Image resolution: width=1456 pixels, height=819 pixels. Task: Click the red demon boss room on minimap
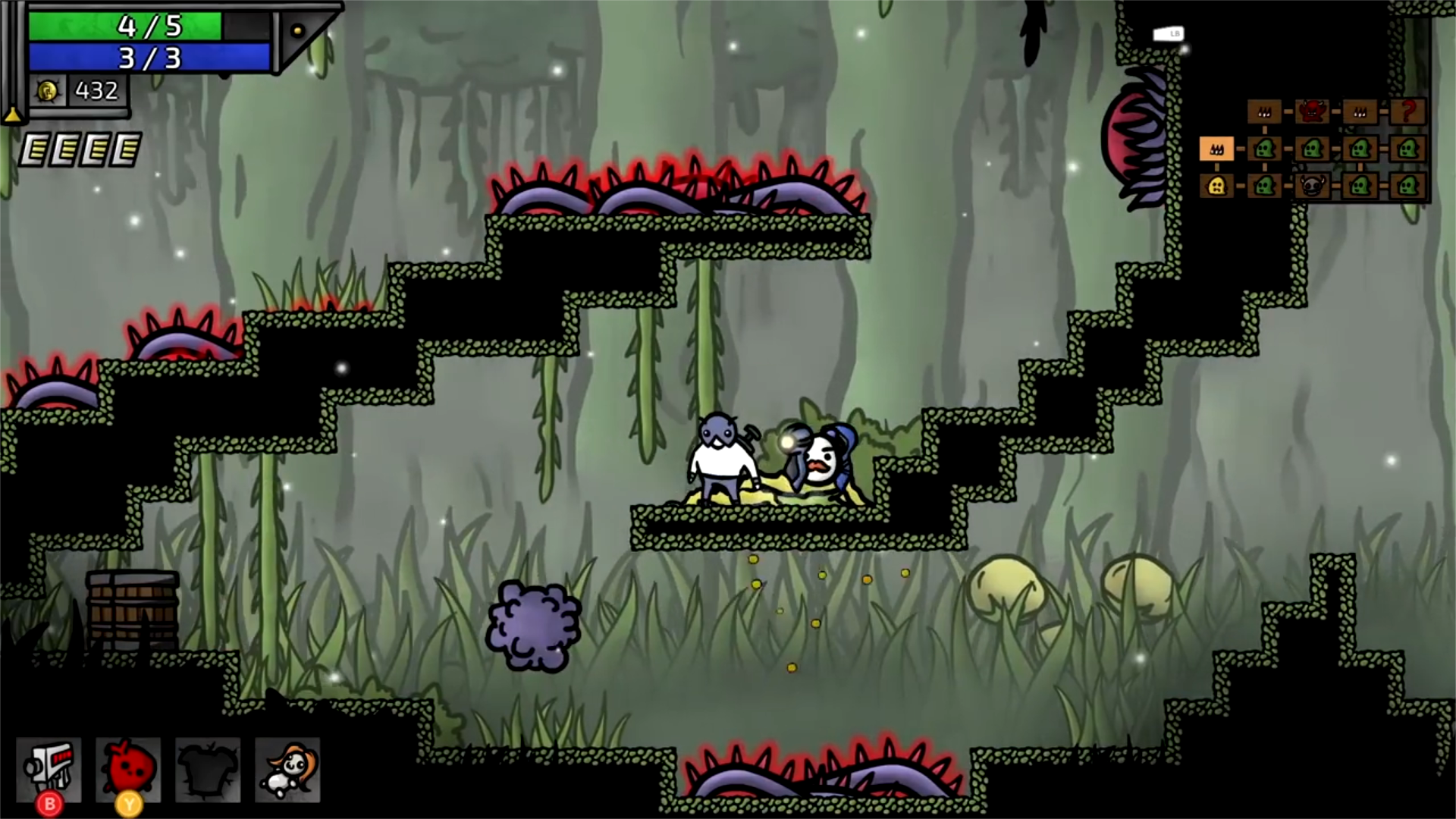tap(1312, 111)
